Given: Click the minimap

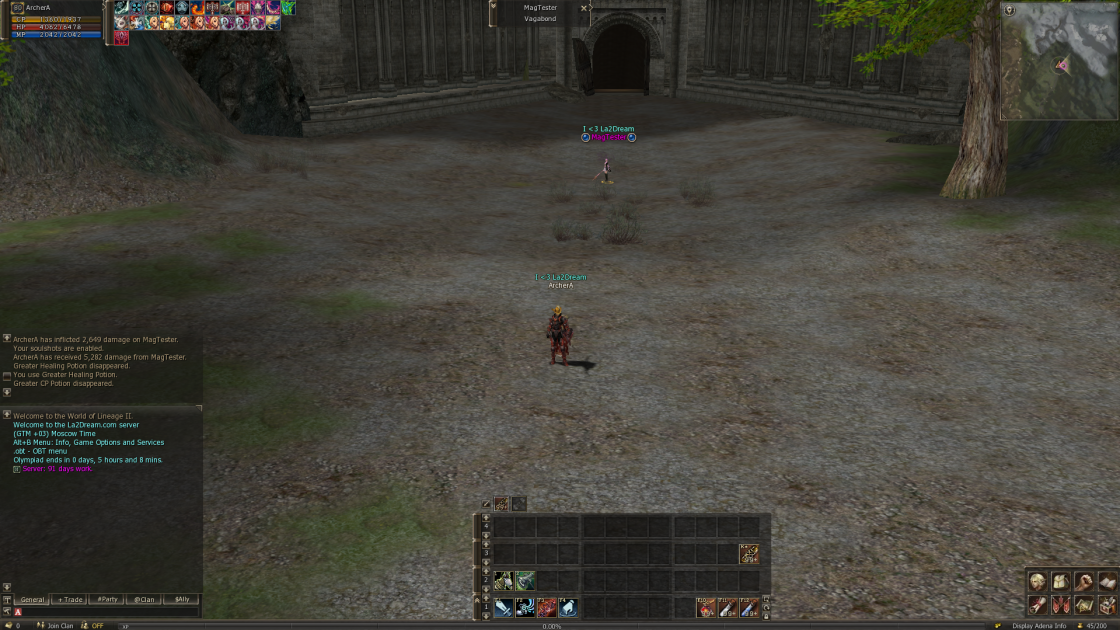Looking at the screenshot, I should pyautogui.click(x=1058, y=61).
